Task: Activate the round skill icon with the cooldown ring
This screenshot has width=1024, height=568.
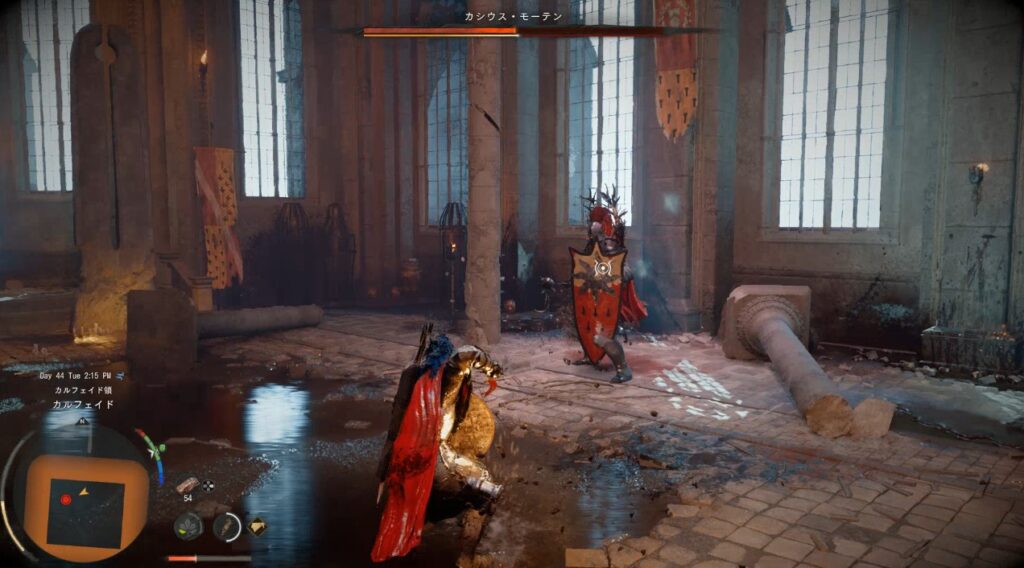Action: pyautogui.click(x=227, y=526)
